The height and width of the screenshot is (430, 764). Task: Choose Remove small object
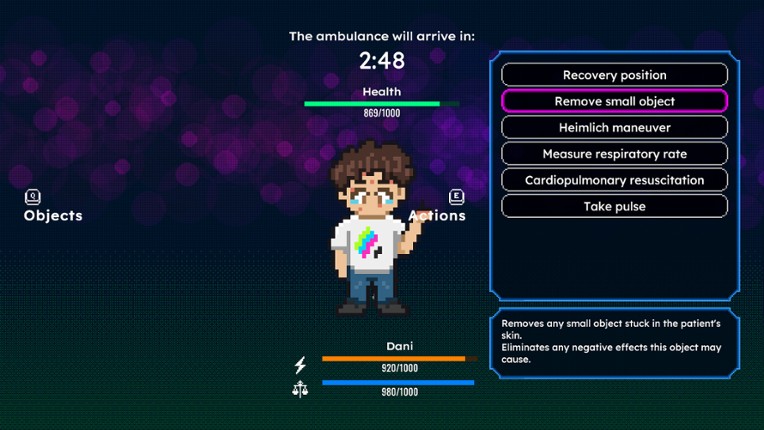click(x=614, y=101)
